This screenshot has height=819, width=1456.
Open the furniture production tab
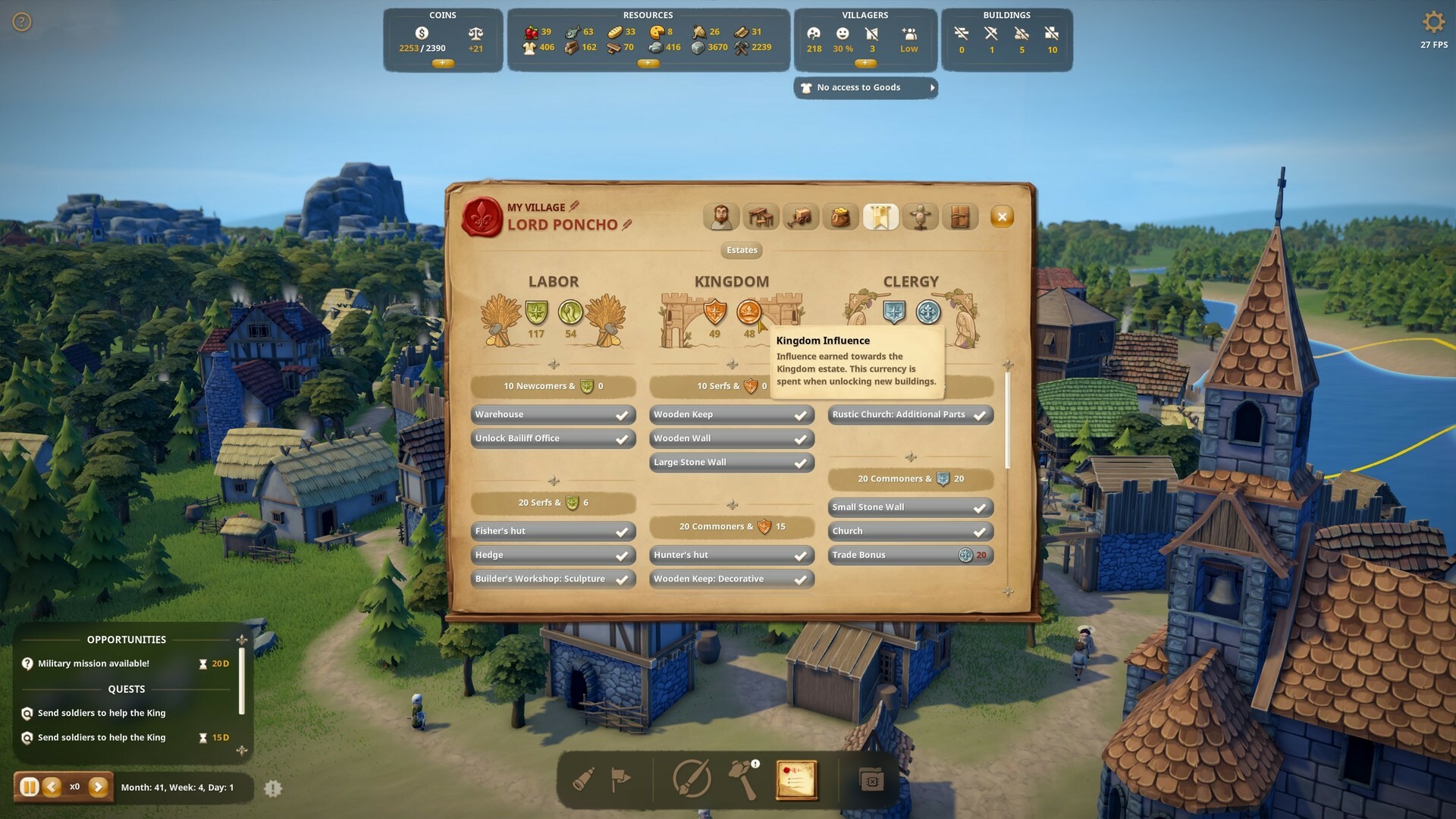(761, 216)
